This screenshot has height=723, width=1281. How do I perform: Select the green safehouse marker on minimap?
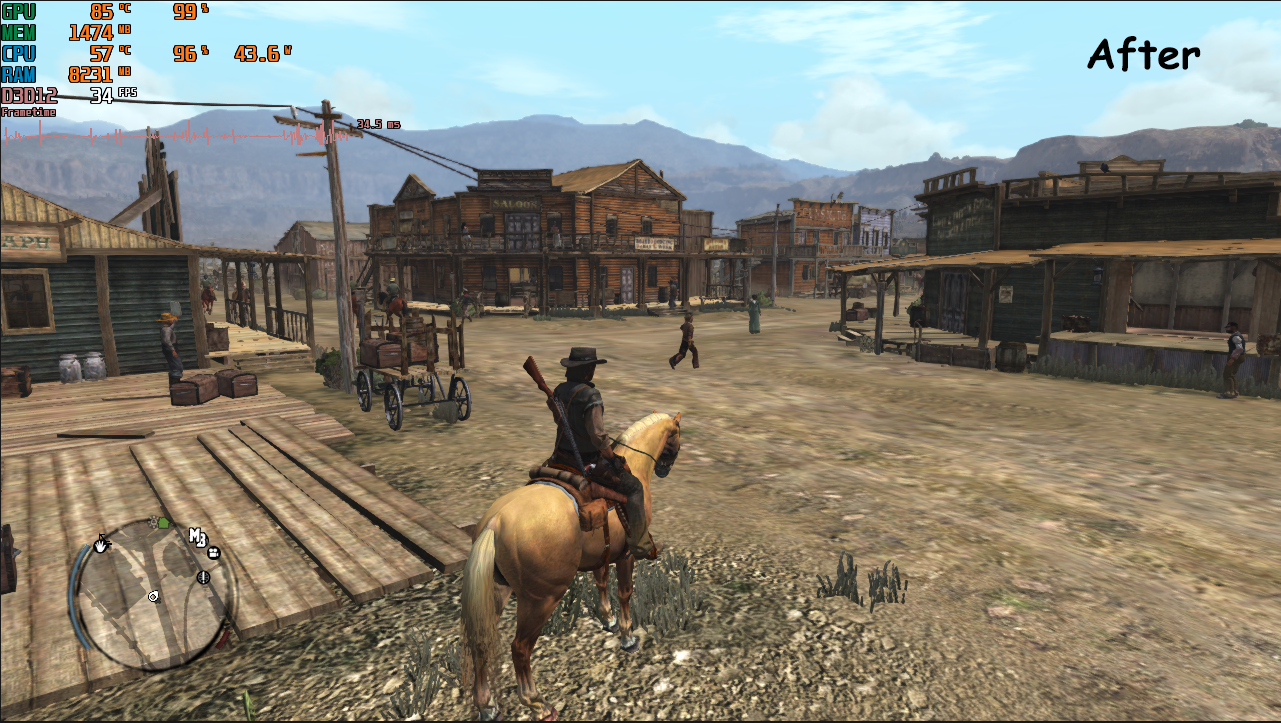[x=163, y=522]
